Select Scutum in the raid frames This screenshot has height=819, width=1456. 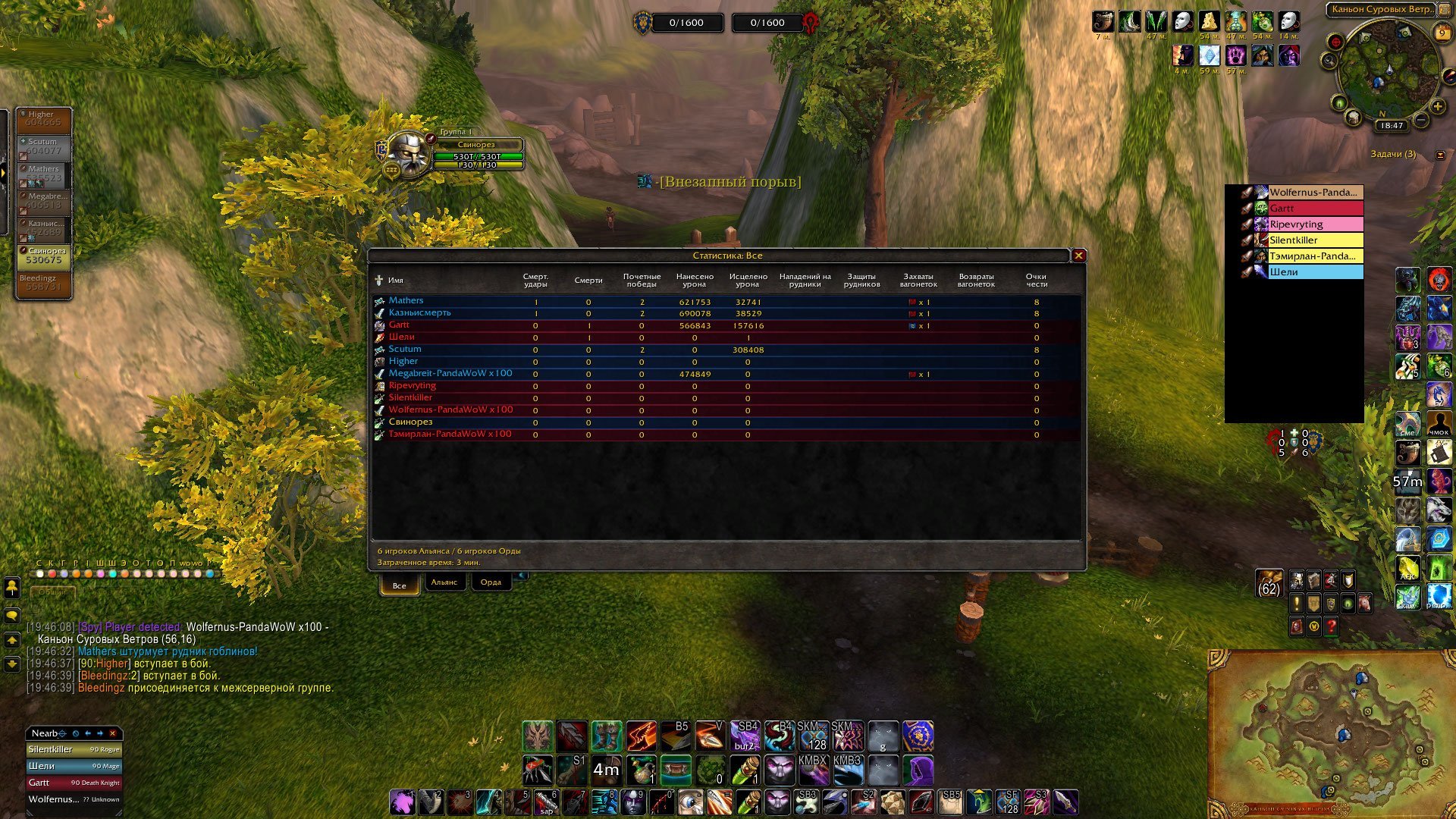[x=44, y=147]
